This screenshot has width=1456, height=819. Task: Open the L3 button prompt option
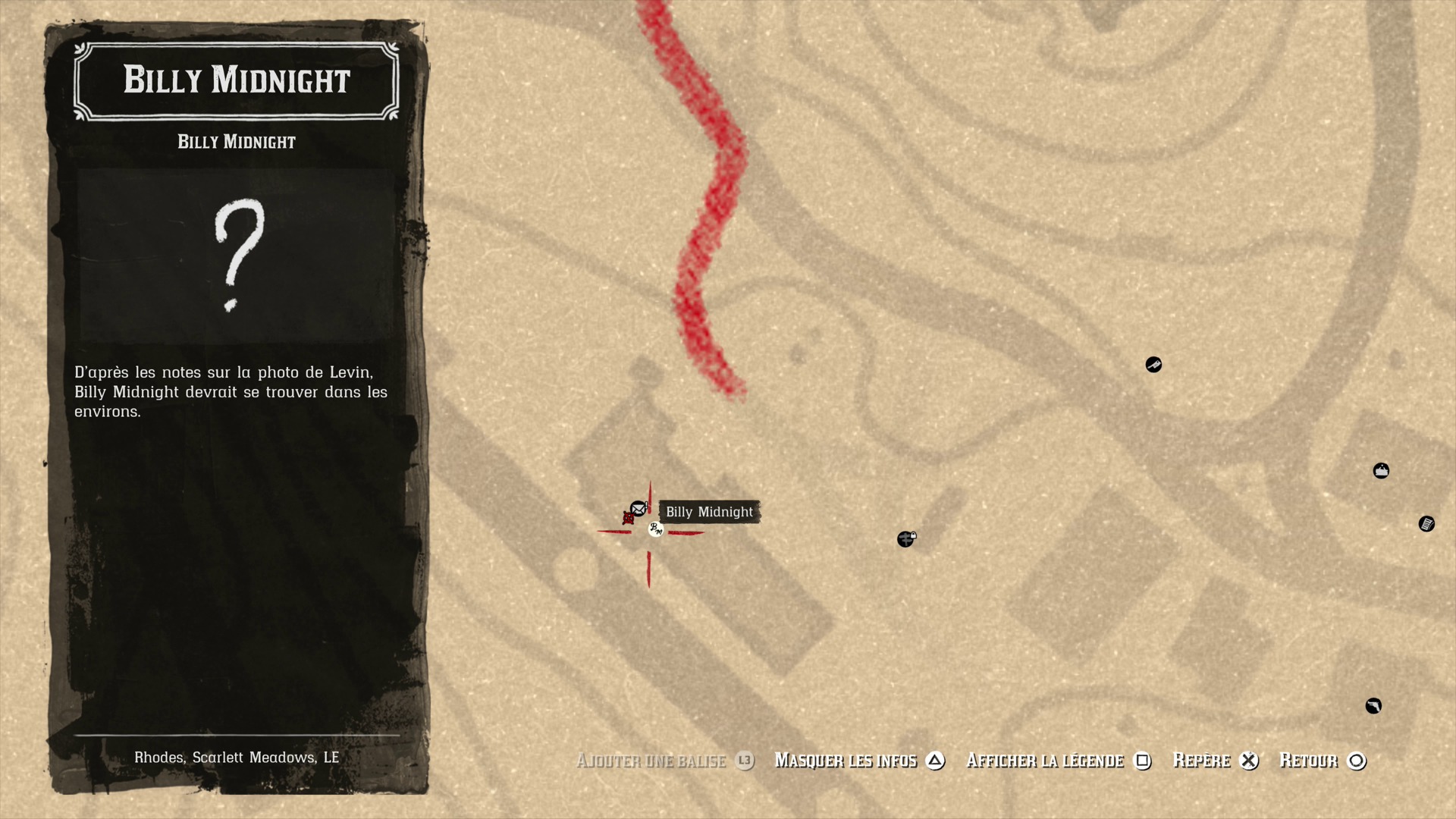[x=743, y=761]
